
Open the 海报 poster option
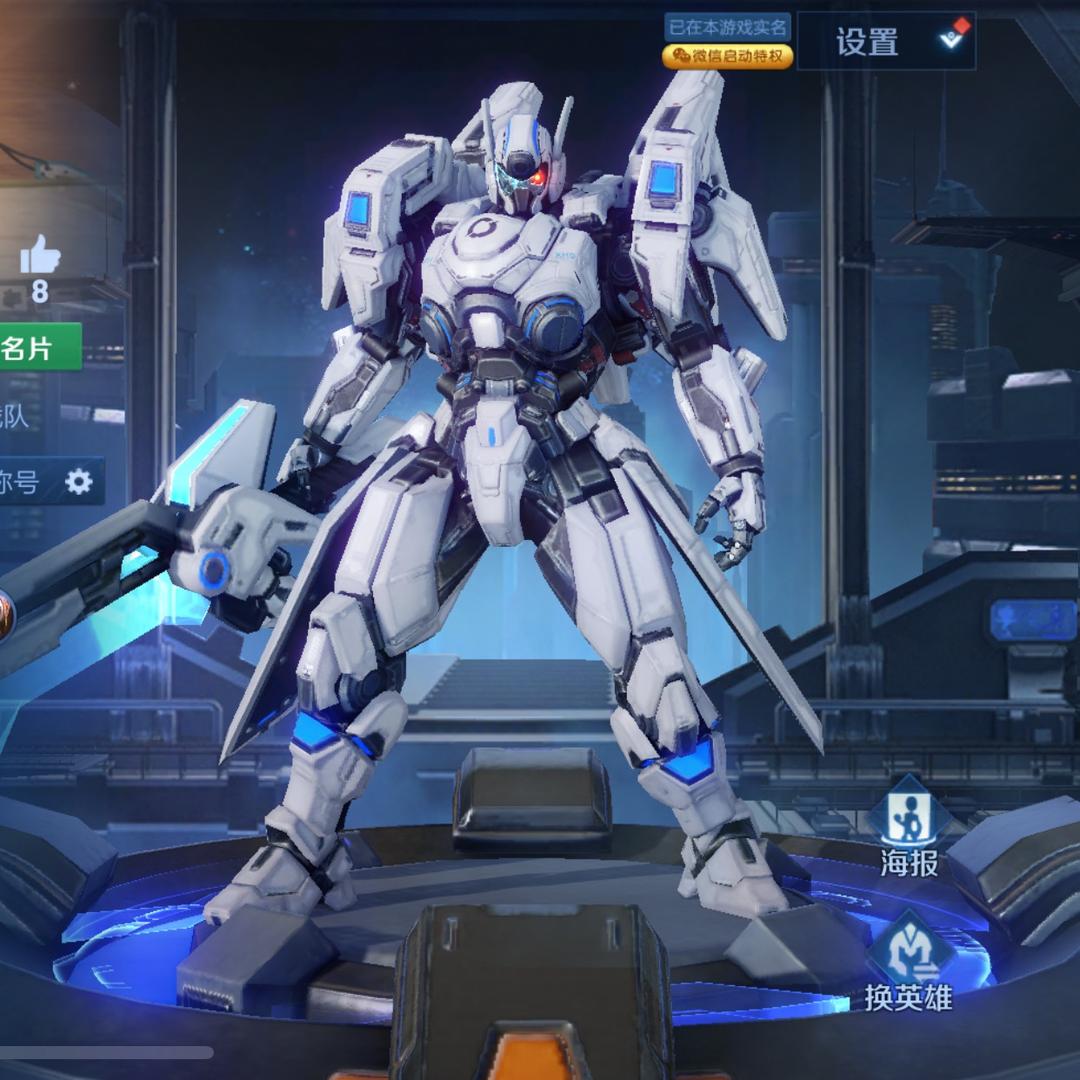(x=909, y=826)
